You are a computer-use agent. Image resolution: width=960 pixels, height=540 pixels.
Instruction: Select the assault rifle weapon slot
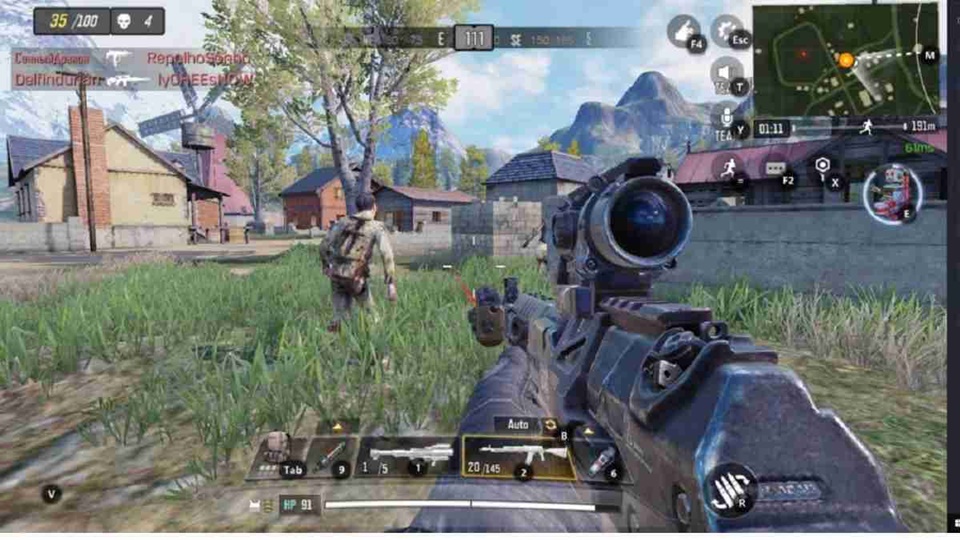pos(518,457)
